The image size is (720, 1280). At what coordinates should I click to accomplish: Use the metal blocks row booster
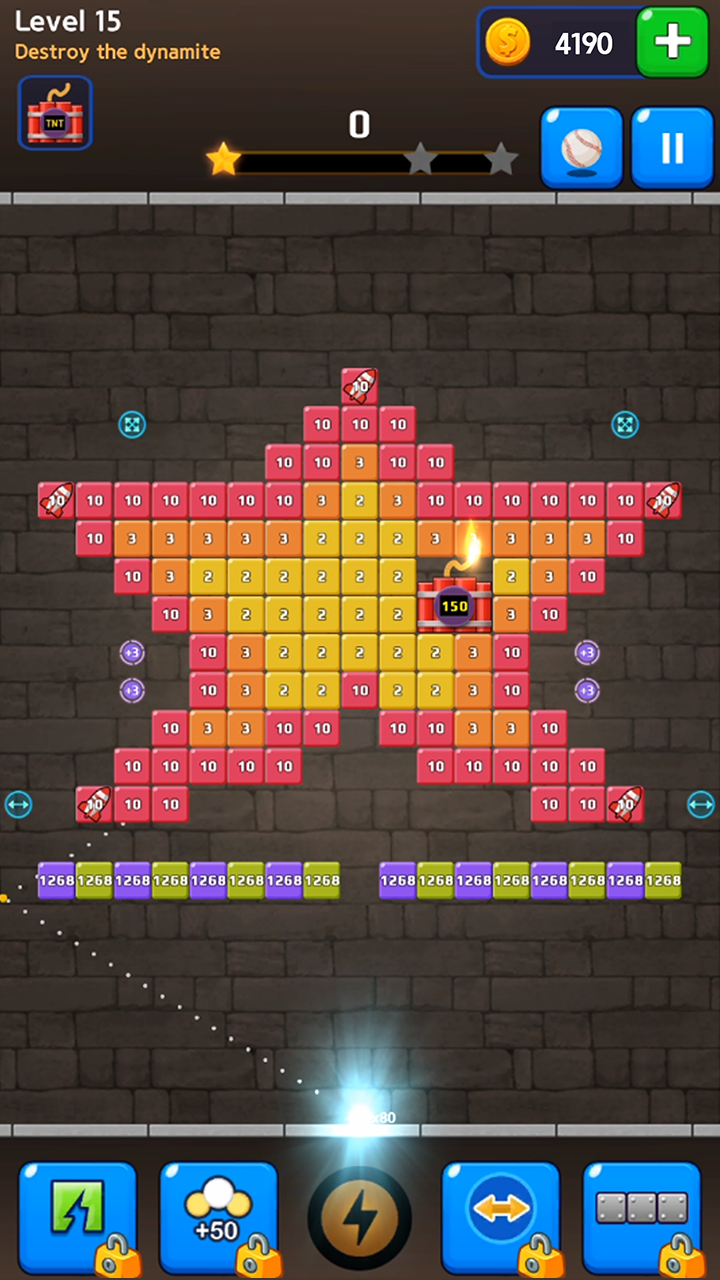642,1215
